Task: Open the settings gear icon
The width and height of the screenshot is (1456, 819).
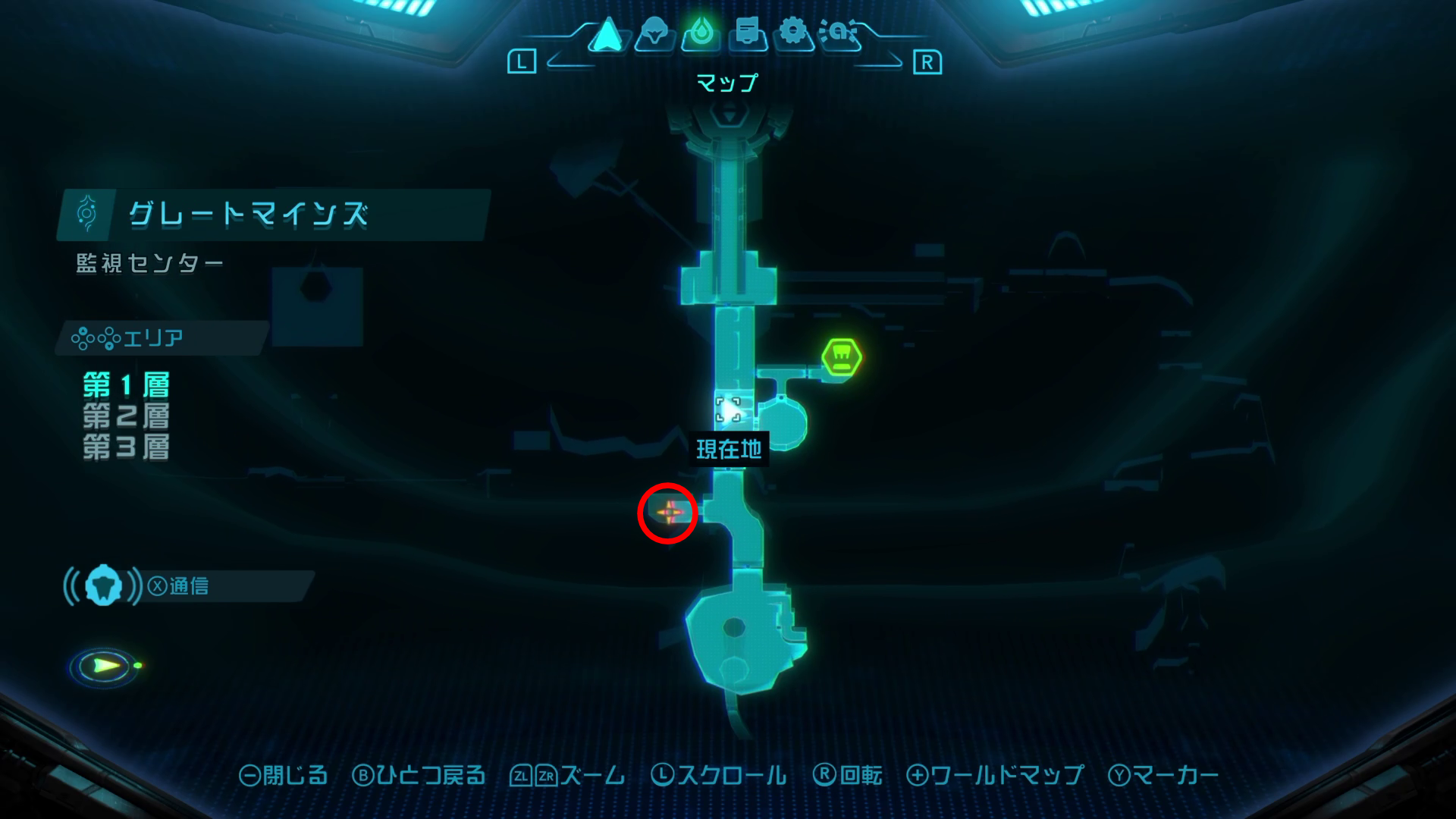Action: [792, 34]
